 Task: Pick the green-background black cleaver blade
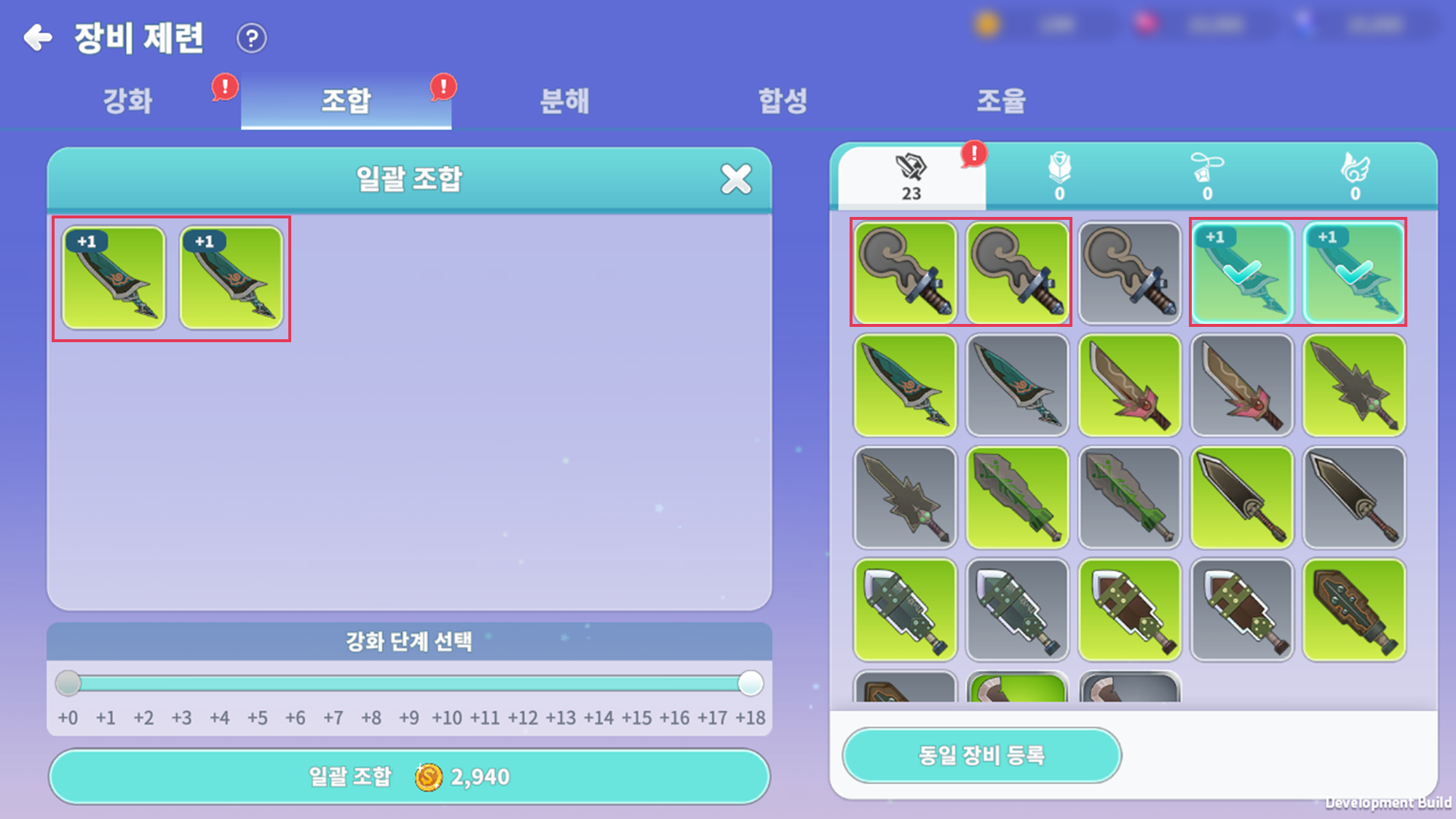1241,497
